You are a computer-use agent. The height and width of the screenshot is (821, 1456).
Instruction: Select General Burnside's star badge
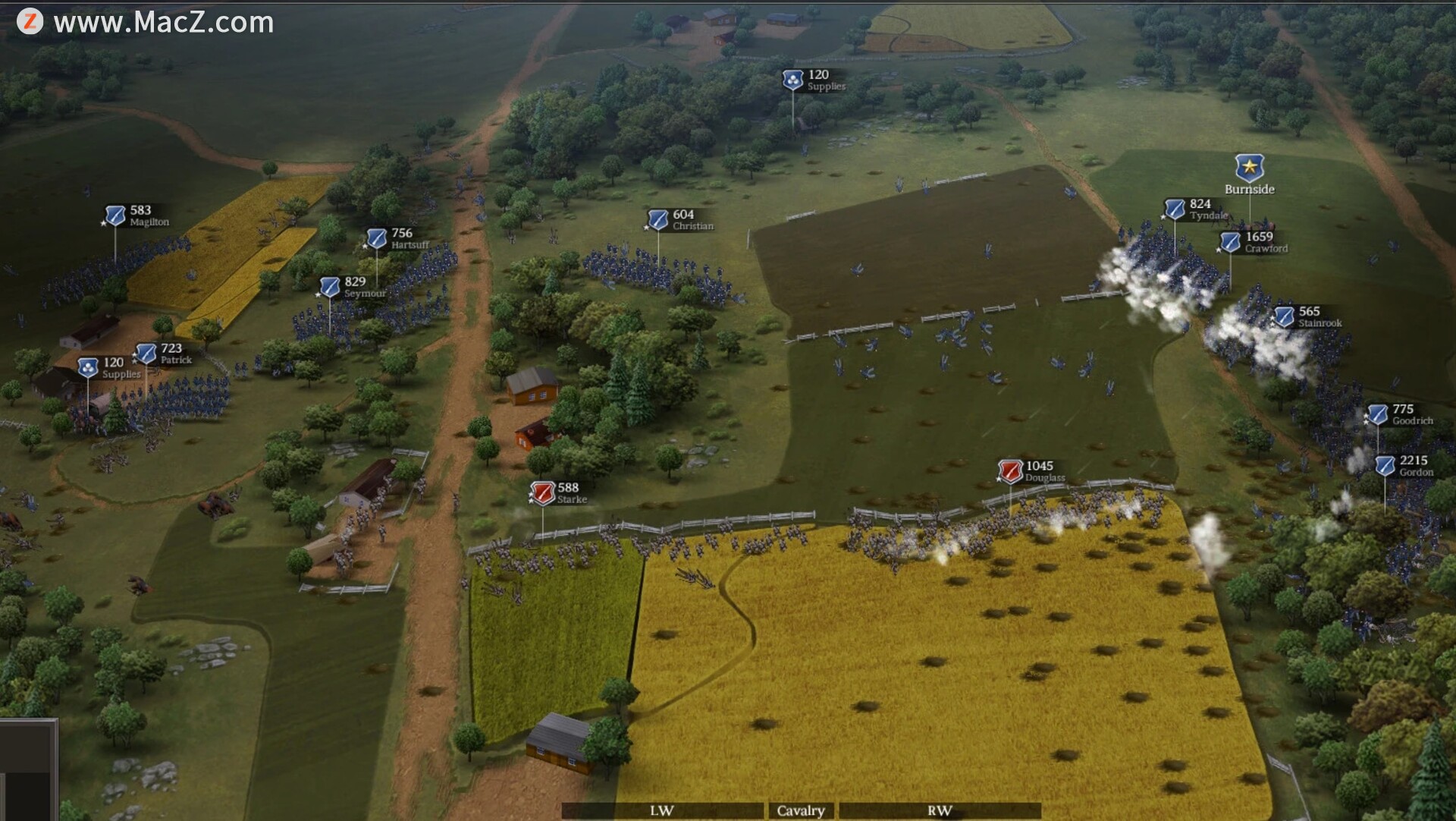pos(1249,168)
